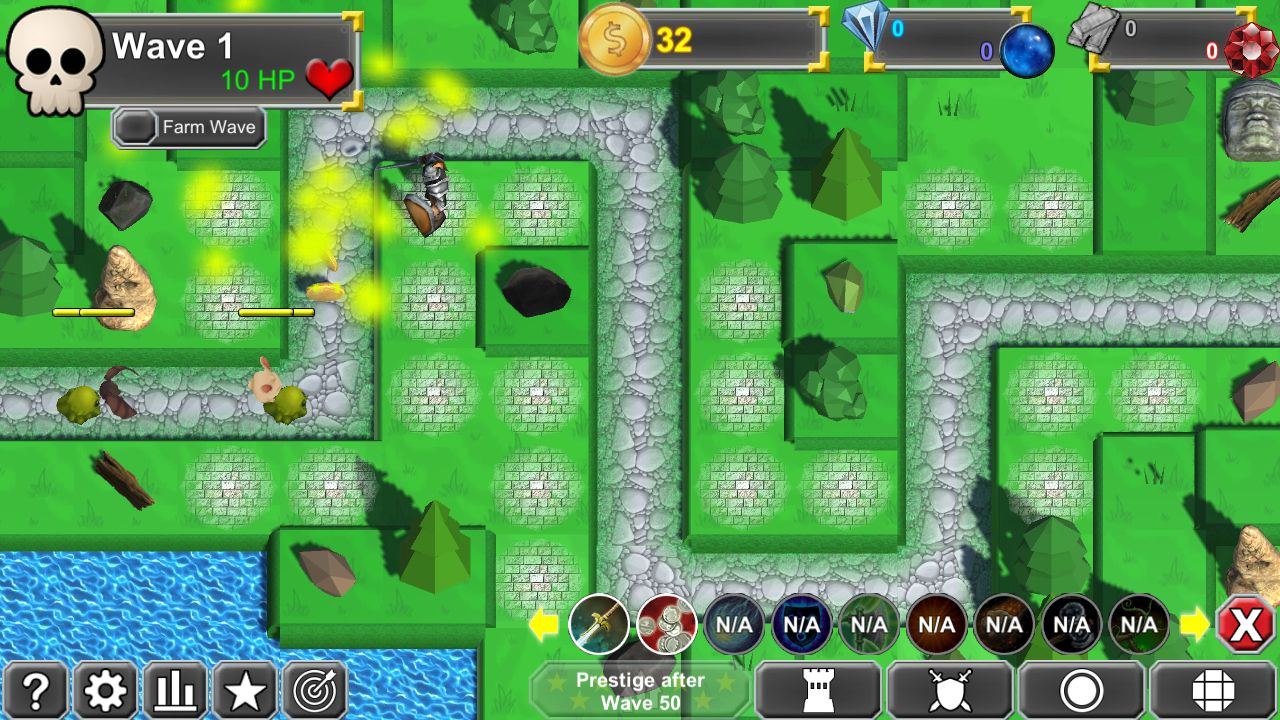Click the left yellow arrow
The height and width of the screenshot is (720, 1280).
tap(543, 625)
